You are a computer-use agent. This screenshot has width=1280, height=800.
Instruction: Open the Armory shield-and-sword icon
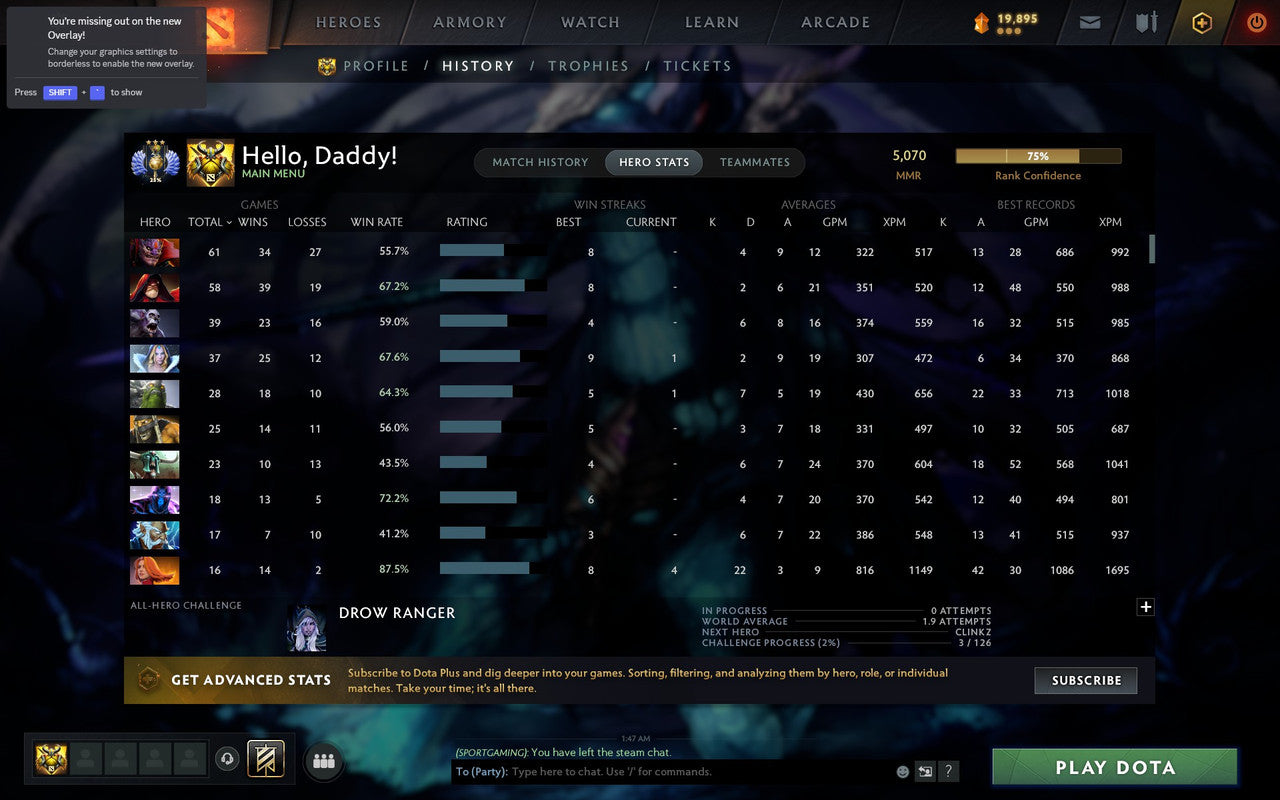tap(1145, 22)
